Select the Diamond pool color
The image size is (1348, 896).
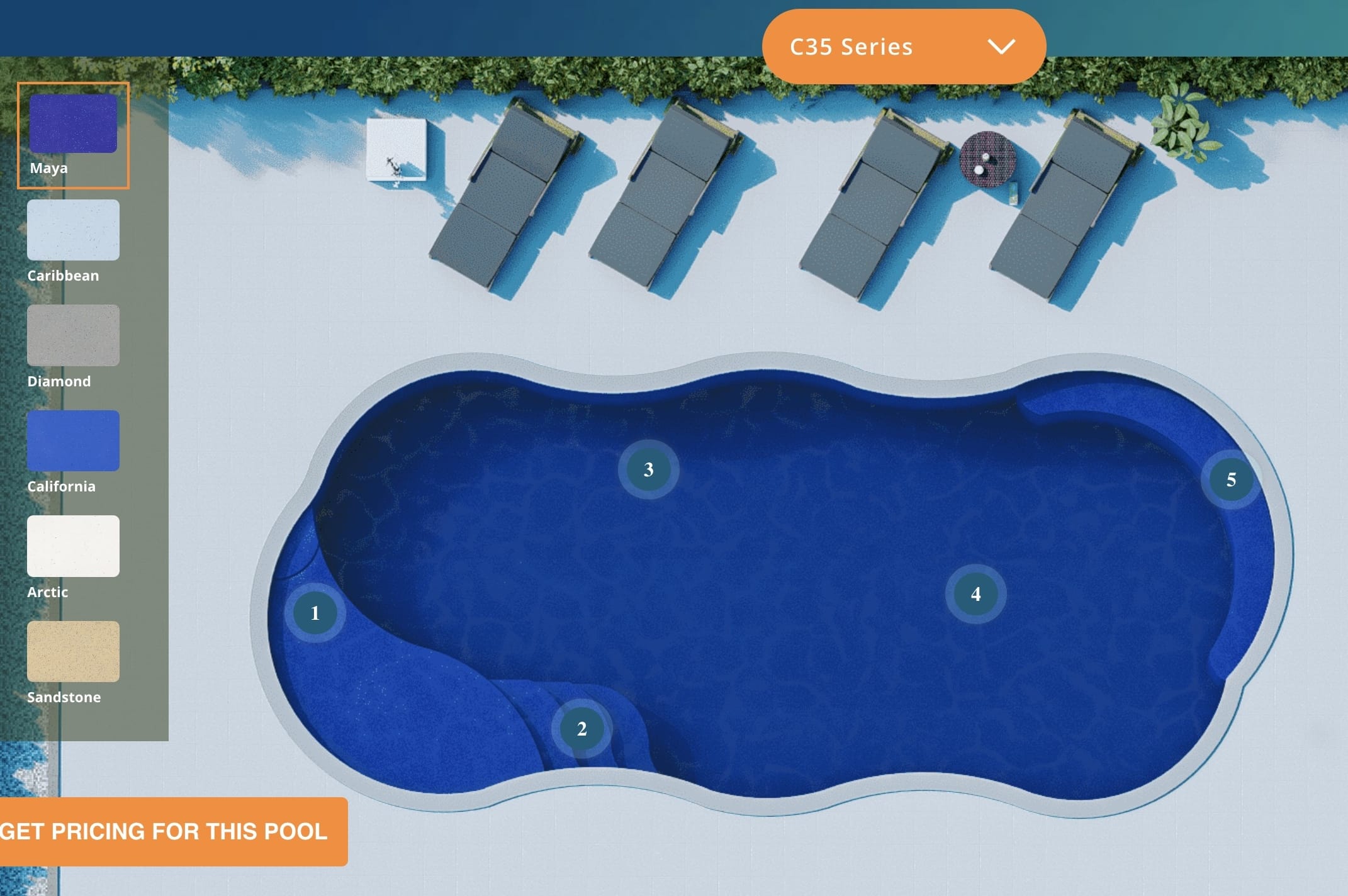pyautogui.click(x=73, y=335)
